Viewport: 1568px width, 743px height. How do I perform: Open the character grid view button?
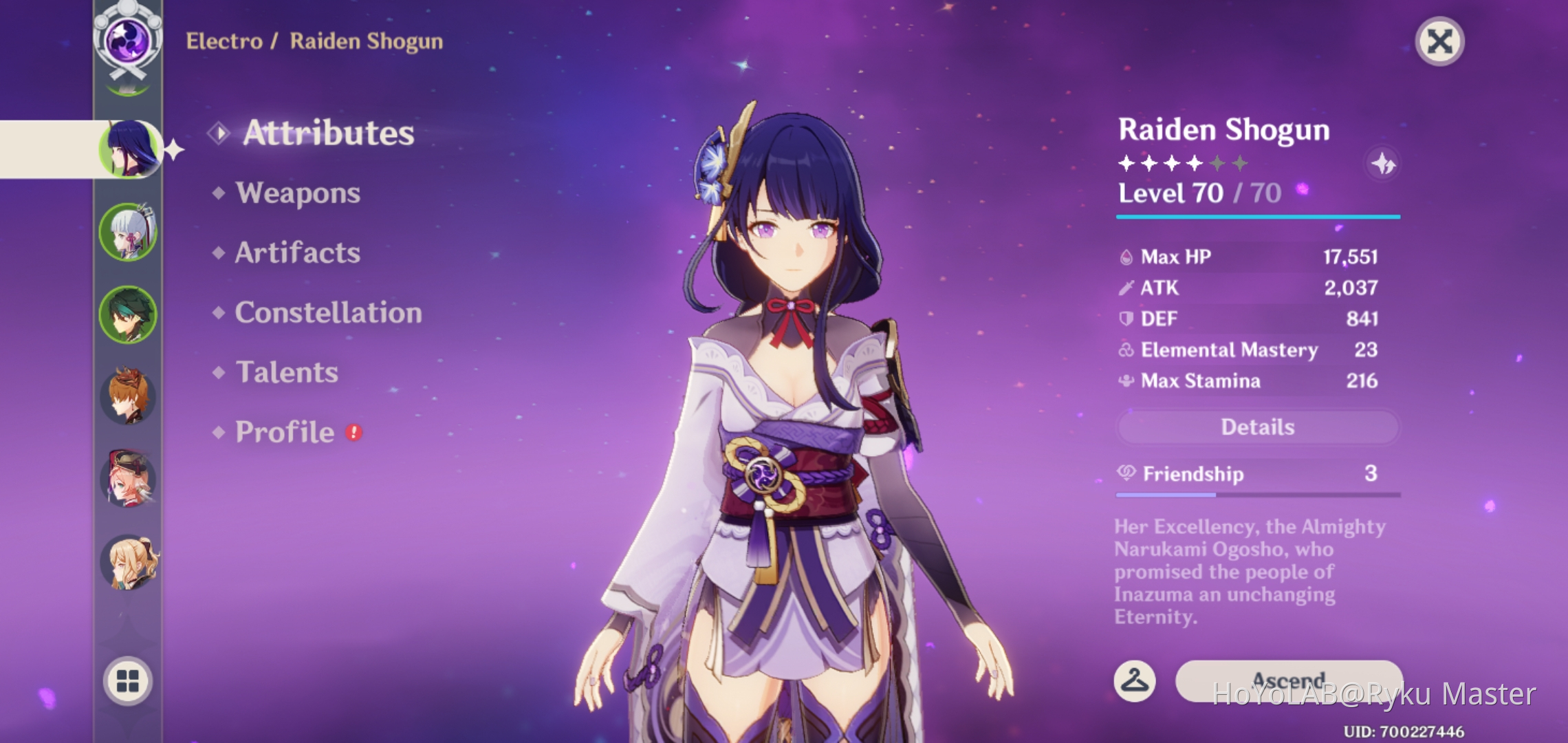pyautogui.click(x=128, y=681)
